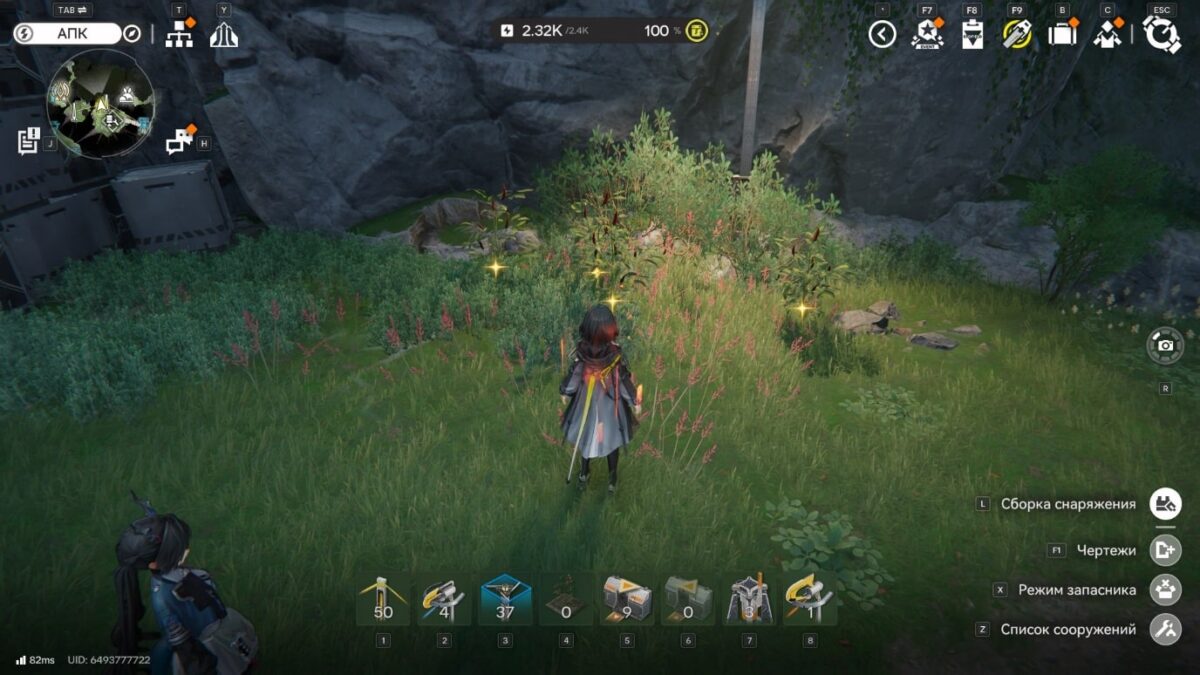The width and height of the screenshot is (1200, 675).
Task: Activate Режим запасника mode
Action: 1165,590
